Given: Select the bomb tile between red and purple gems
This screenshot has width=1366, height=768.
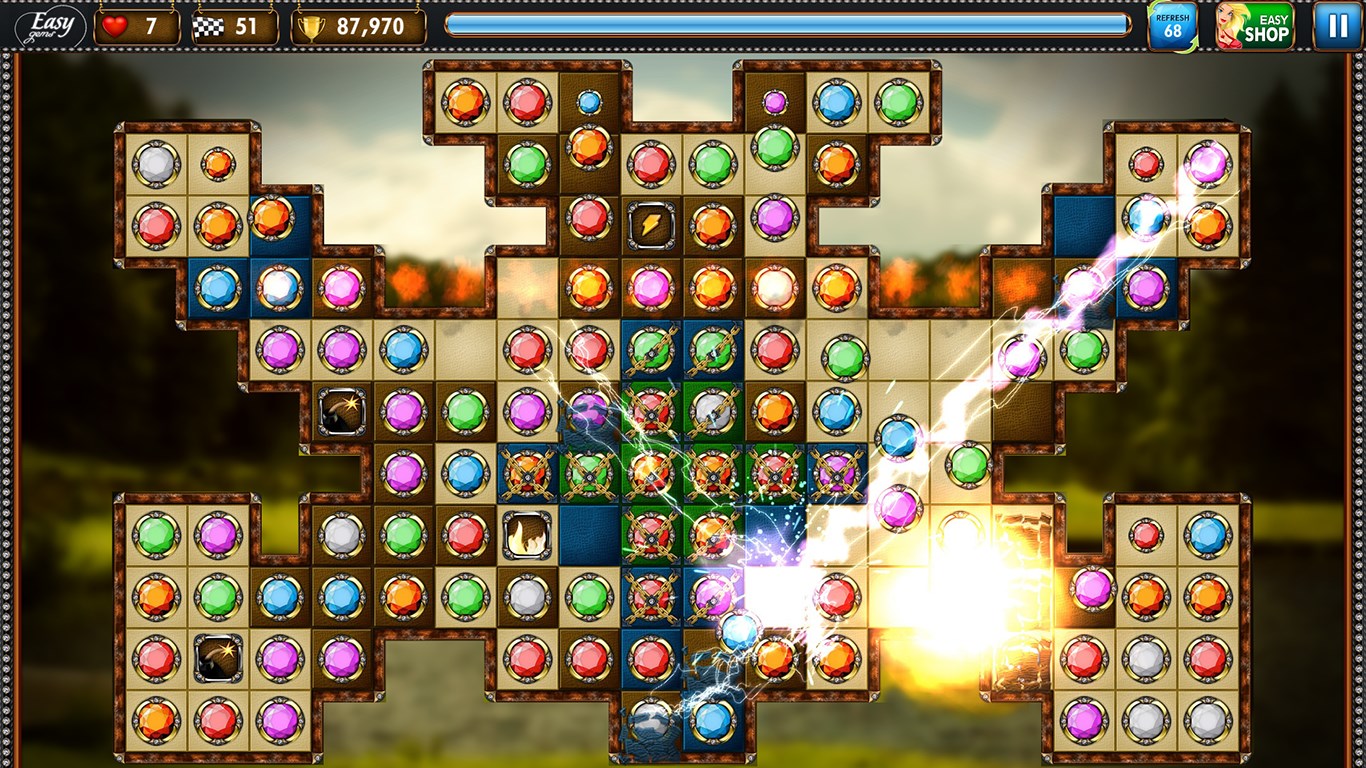Looking at the screenshot, I should [x=218, y=658].
